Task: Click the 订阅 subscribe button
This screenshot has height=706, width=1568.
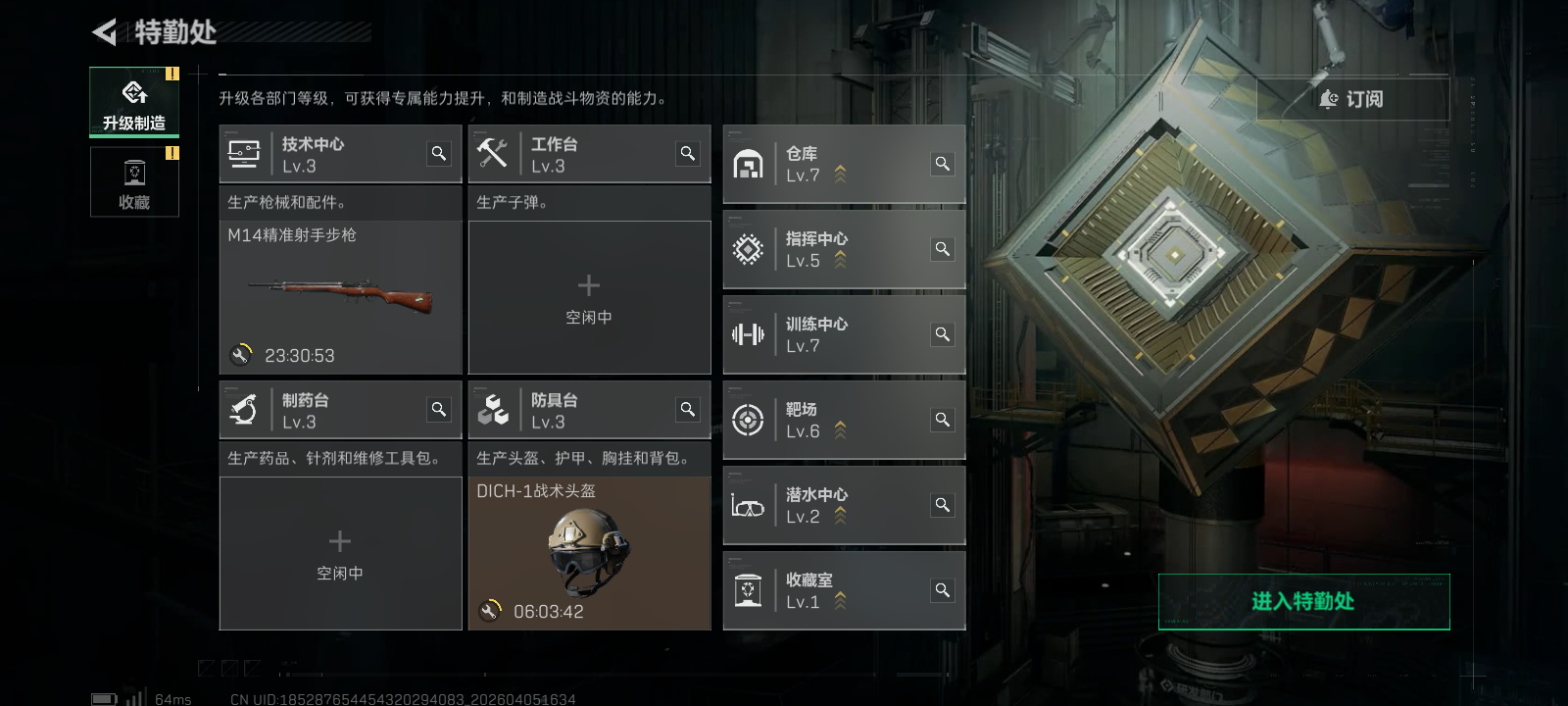Action: tap(1352, 99)
